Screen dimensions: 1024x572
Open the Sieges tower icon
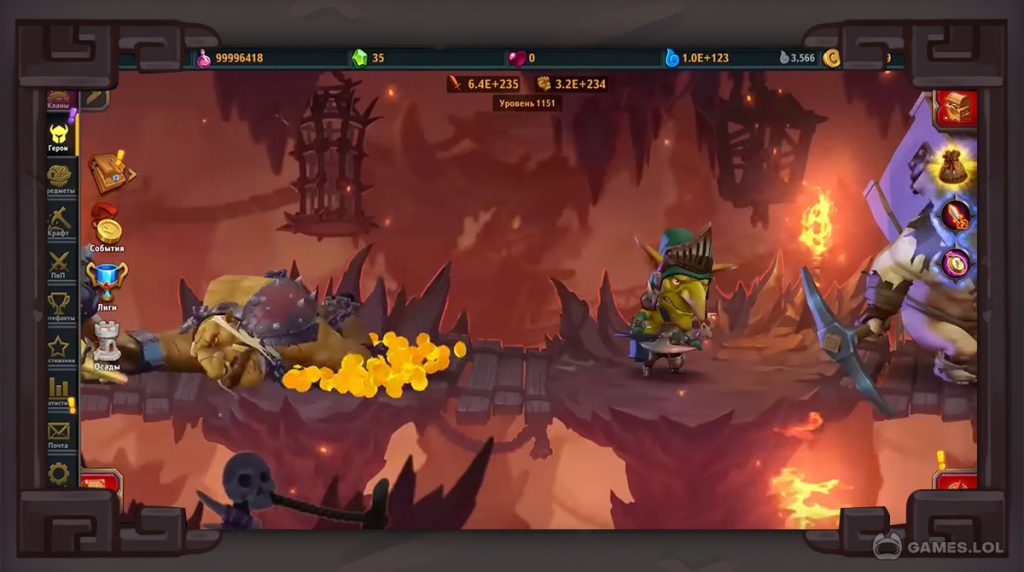107,343
